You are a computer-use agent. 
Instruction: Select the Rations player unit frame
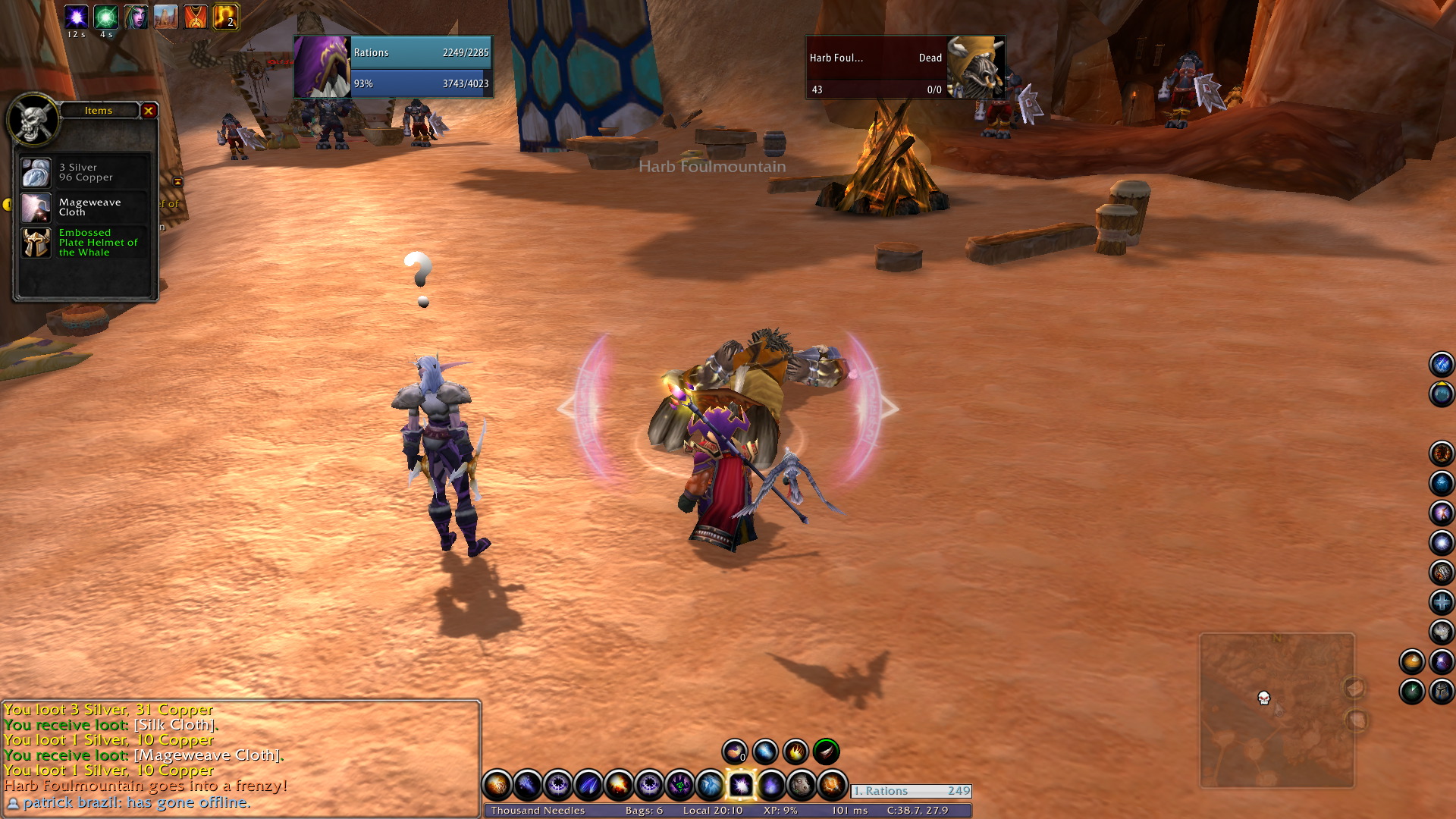(x=393, y=67)
